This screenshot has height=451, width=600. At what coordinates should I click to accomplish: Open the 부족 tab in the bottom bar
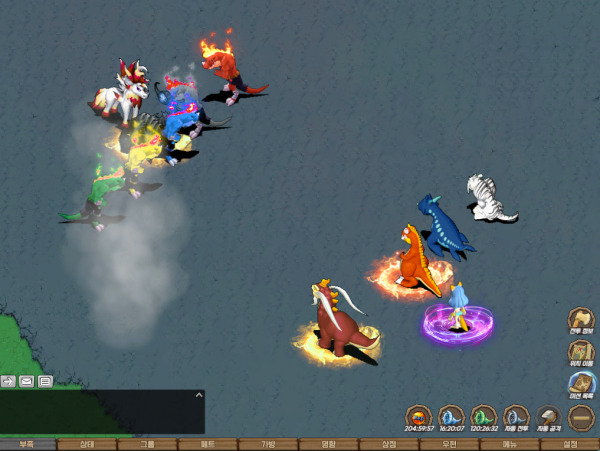(27, 444)
